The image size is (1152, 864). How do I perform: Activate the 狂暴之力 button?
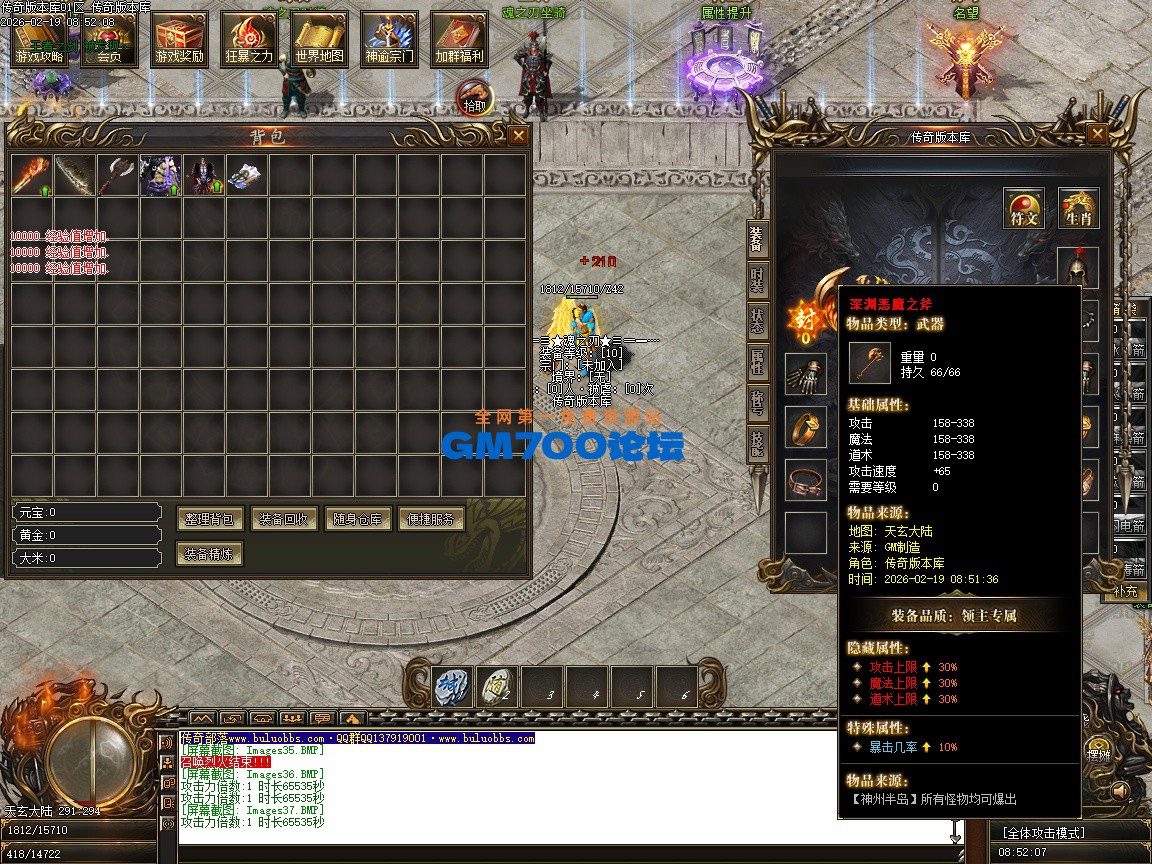click(249, 40)
